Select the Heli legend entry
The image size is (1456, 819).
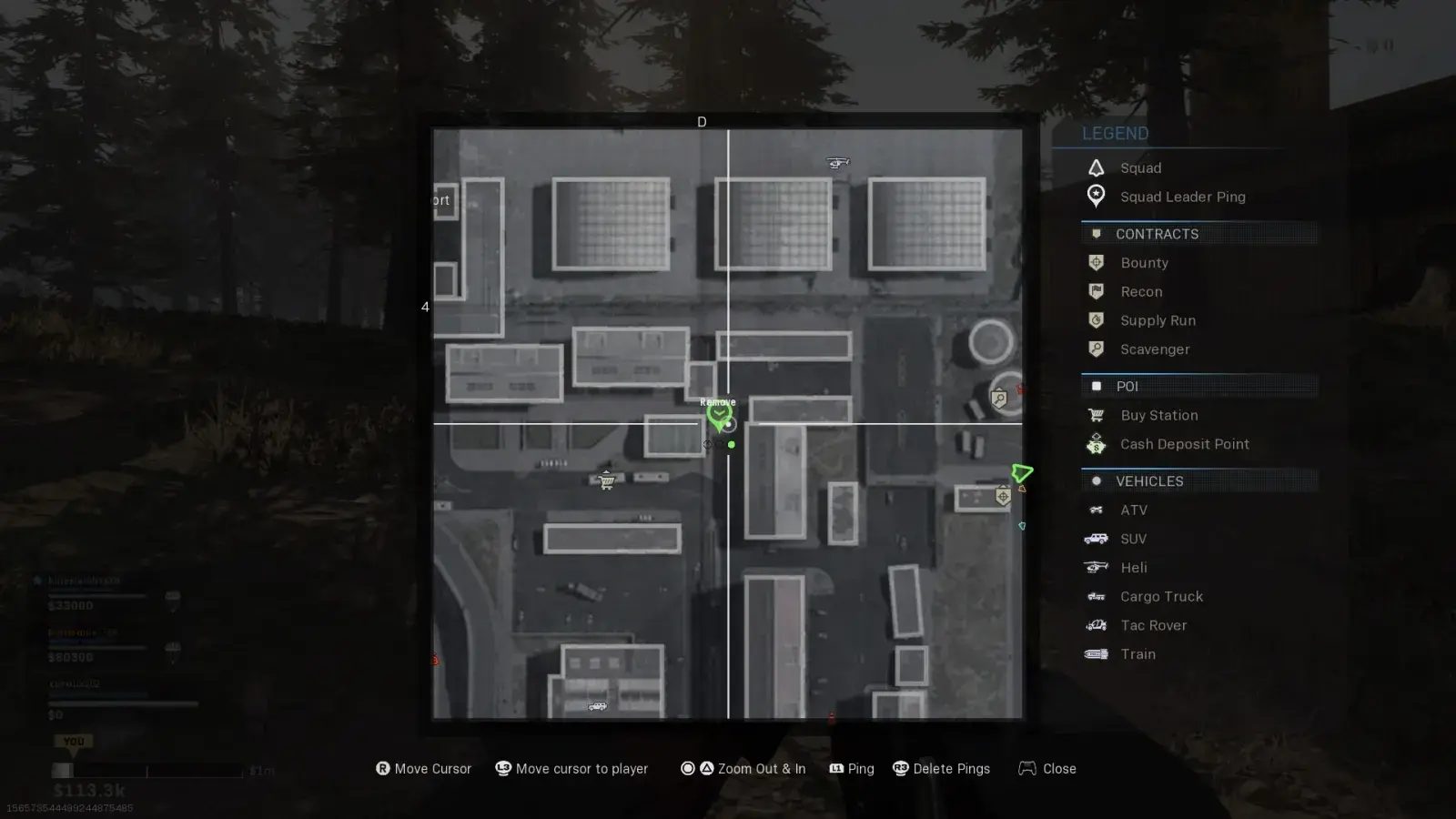(x=1134, y=568)
